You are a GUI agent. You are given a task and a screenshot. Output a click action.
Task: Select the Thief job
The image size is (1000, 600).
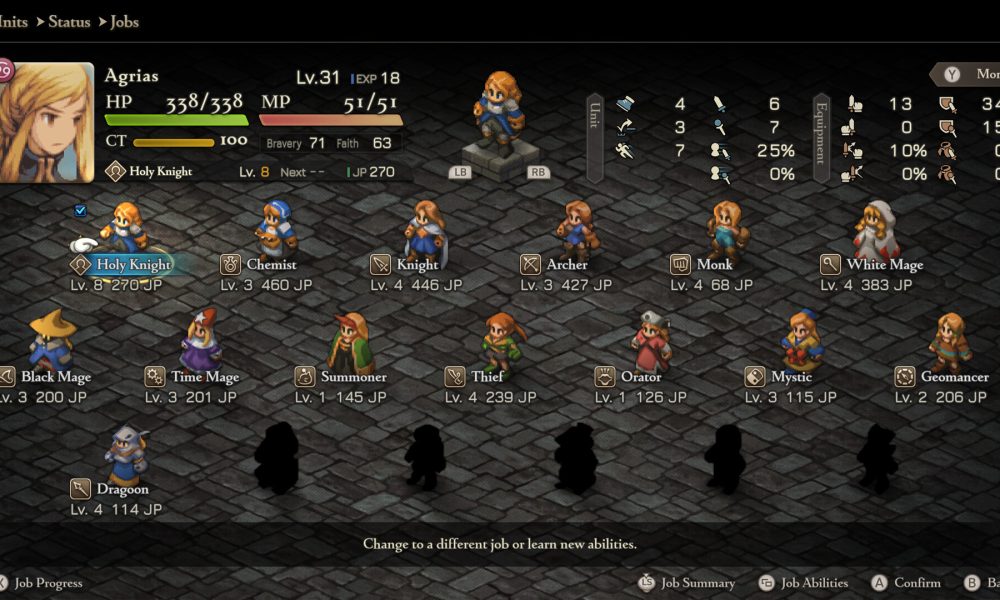(487, 377)
